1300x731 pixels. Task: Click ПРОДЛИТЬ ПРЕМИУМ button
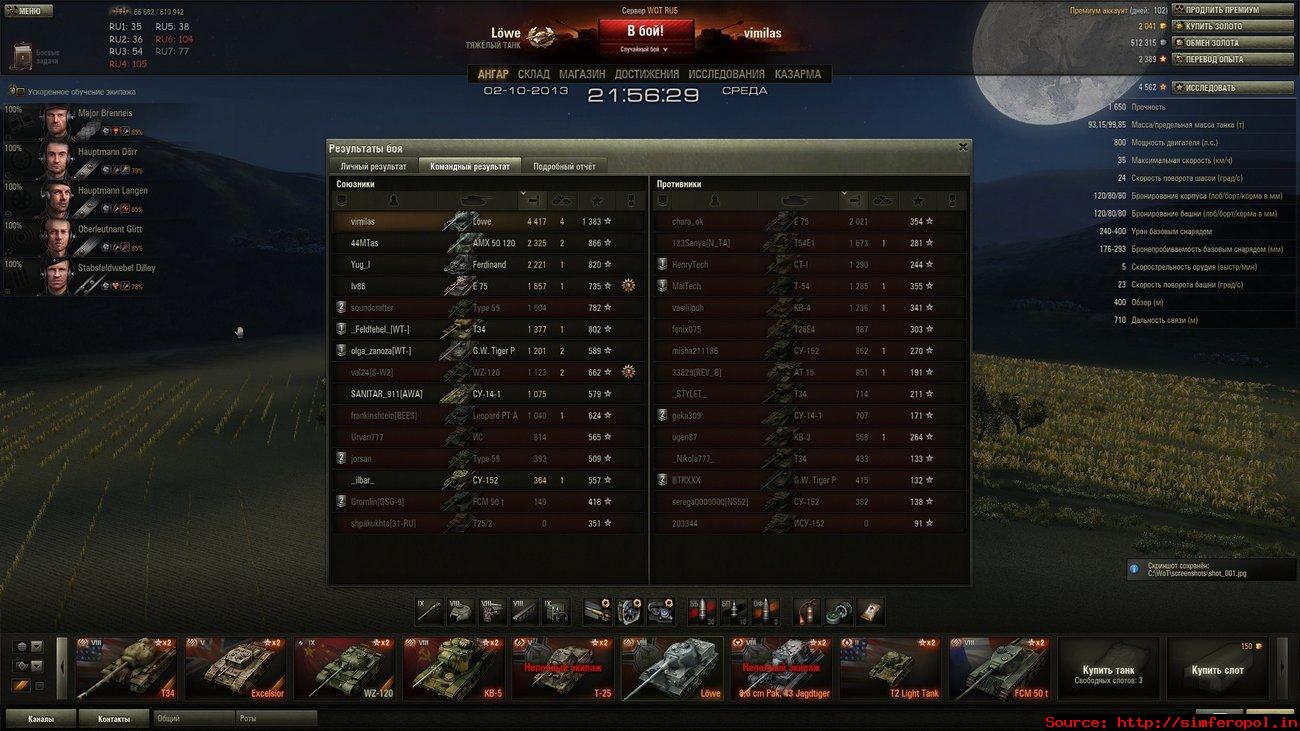pyautogui.click(x=1232, y=10)
